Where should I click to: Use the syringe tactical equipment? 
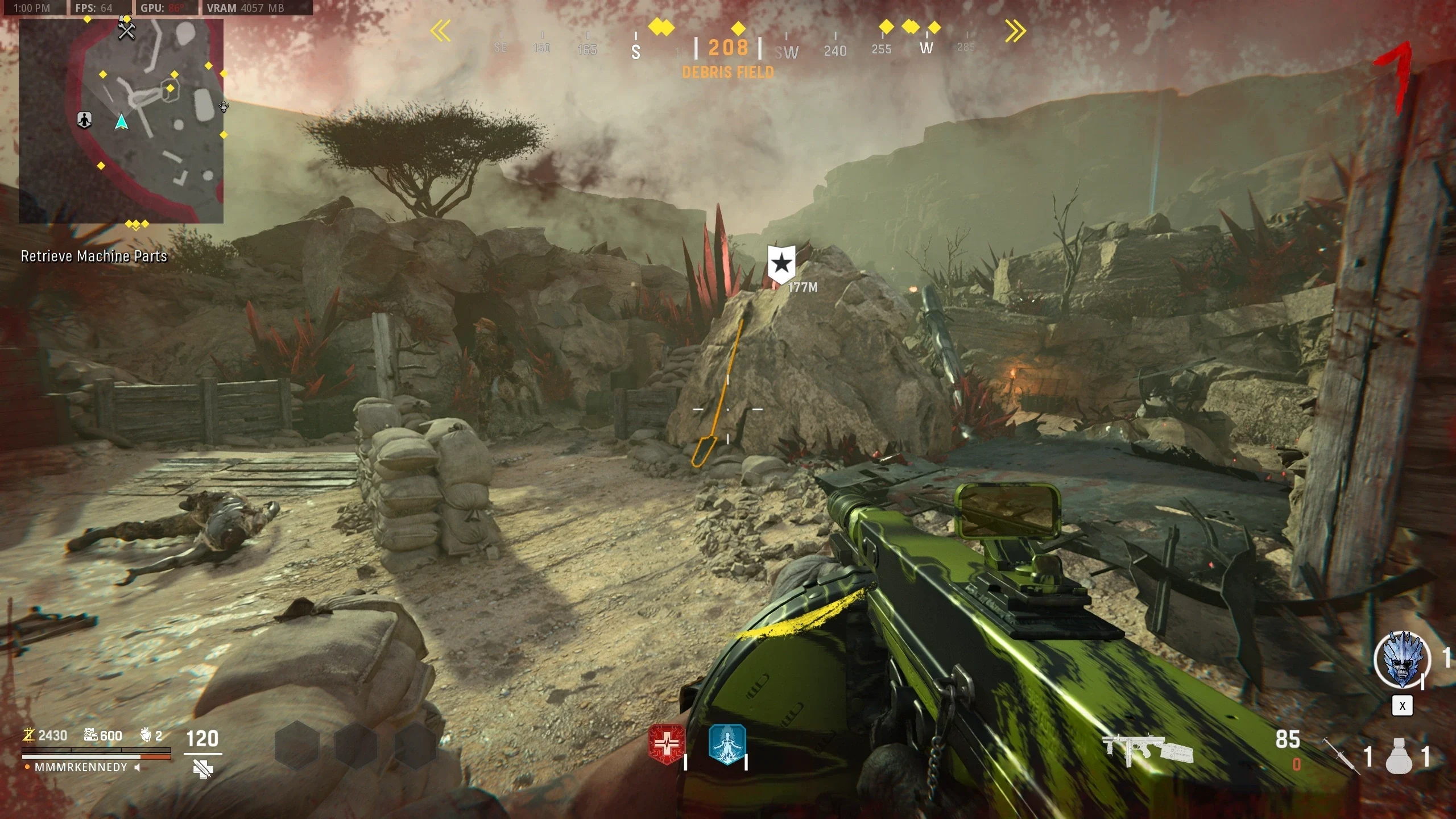(1339, 755)
